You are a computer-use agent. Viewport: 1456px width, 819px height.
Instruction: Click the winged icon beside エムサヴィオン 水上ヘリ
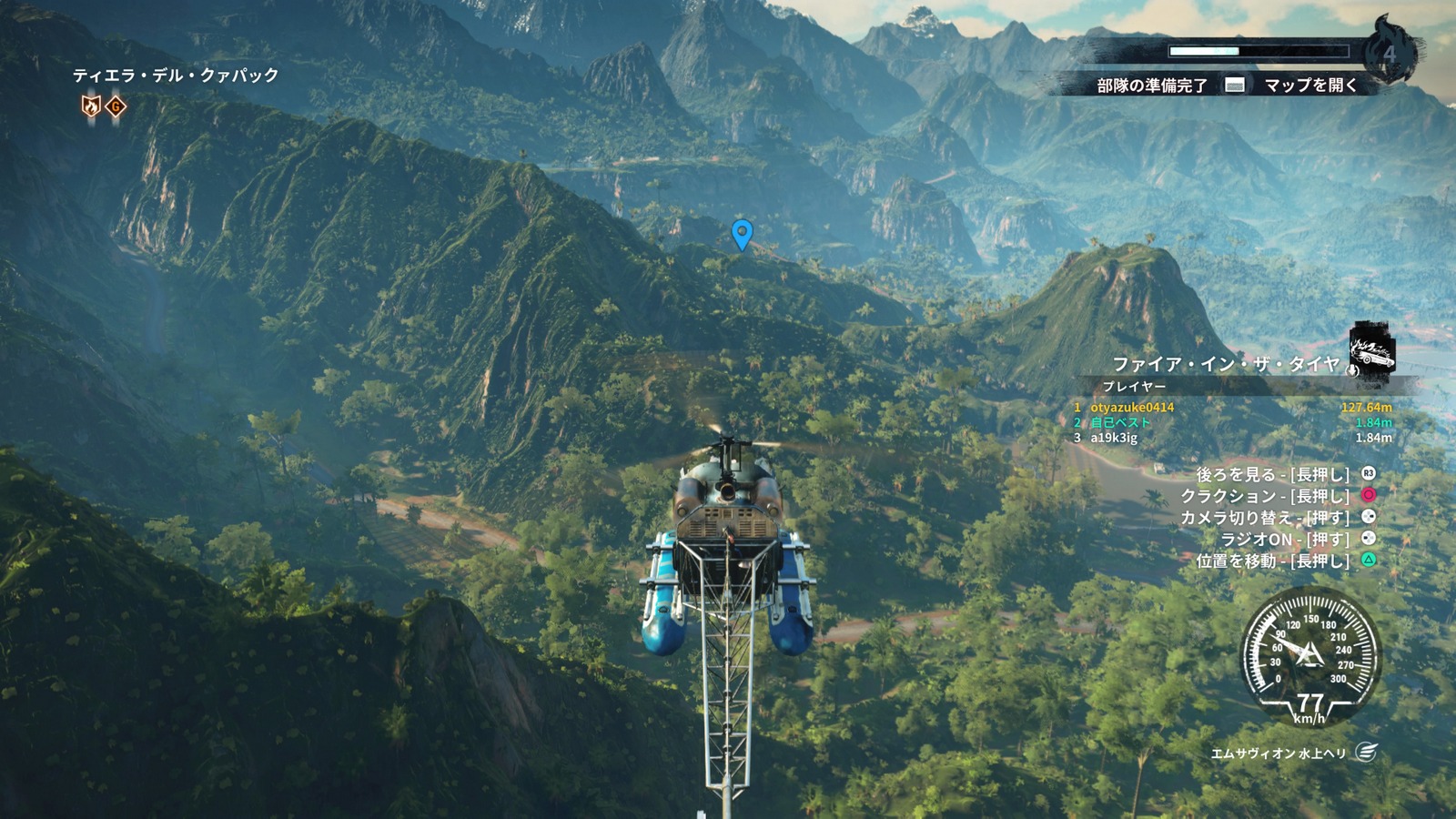coord(1365,752)
